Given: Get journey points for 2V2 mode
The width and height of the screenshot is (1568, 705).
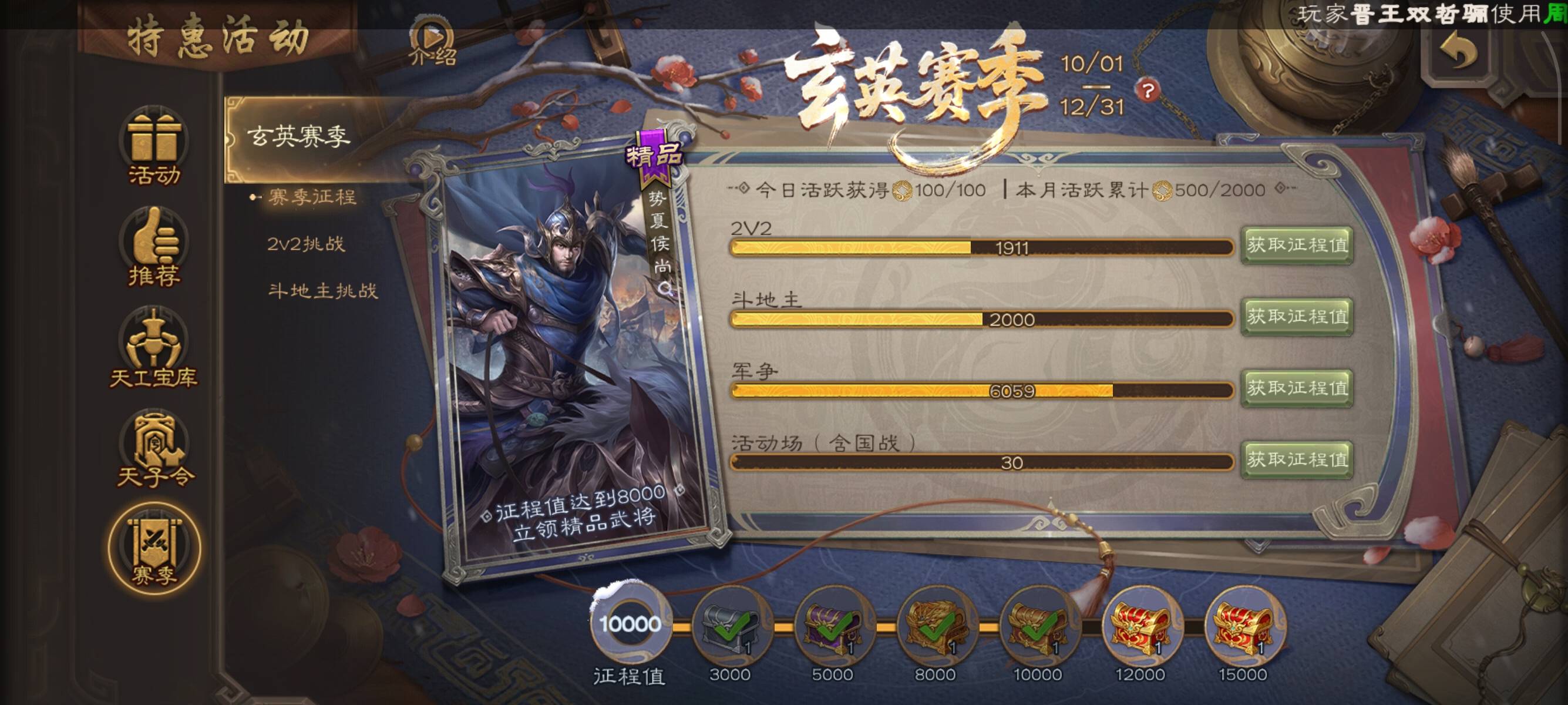Looking at the screenshot, I should 1297,246.
